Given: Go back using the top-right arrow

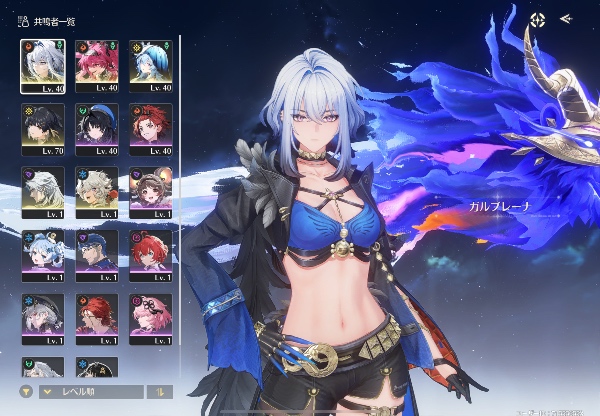Looking at the screenshot, I should pos(567,18).
